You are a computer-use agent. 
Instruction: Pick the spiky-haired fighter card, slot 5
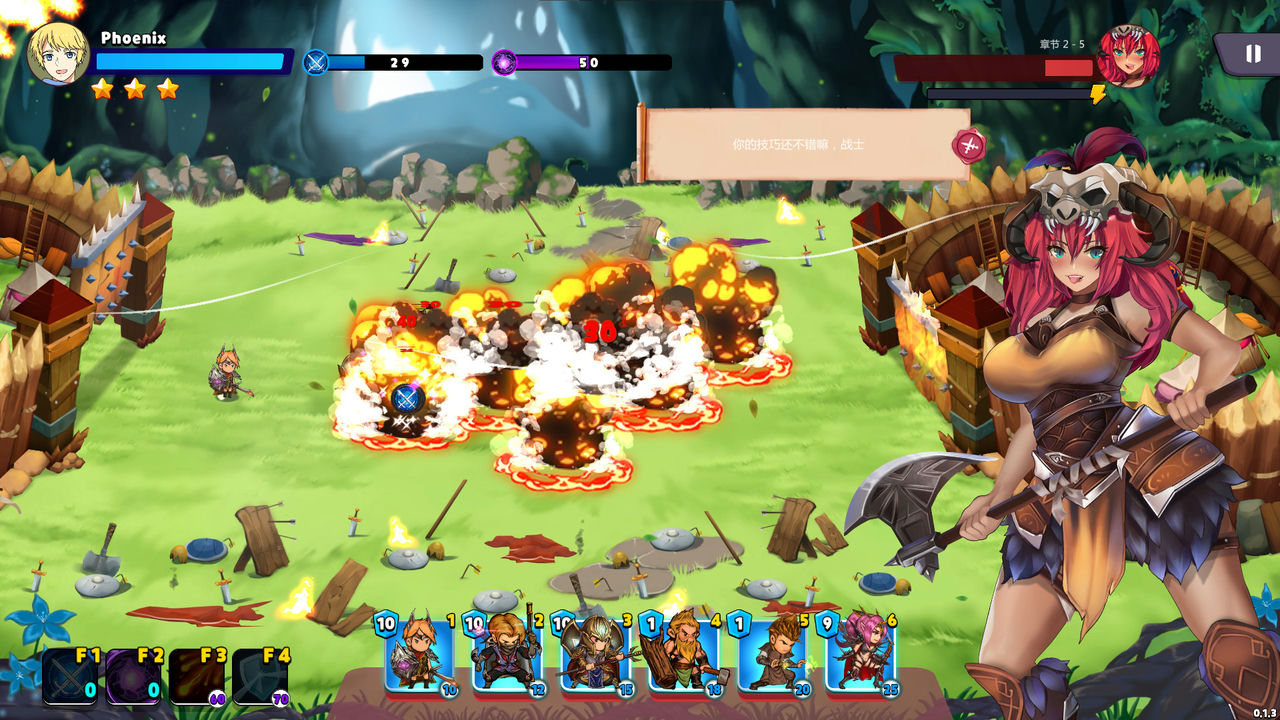[771, 654]
